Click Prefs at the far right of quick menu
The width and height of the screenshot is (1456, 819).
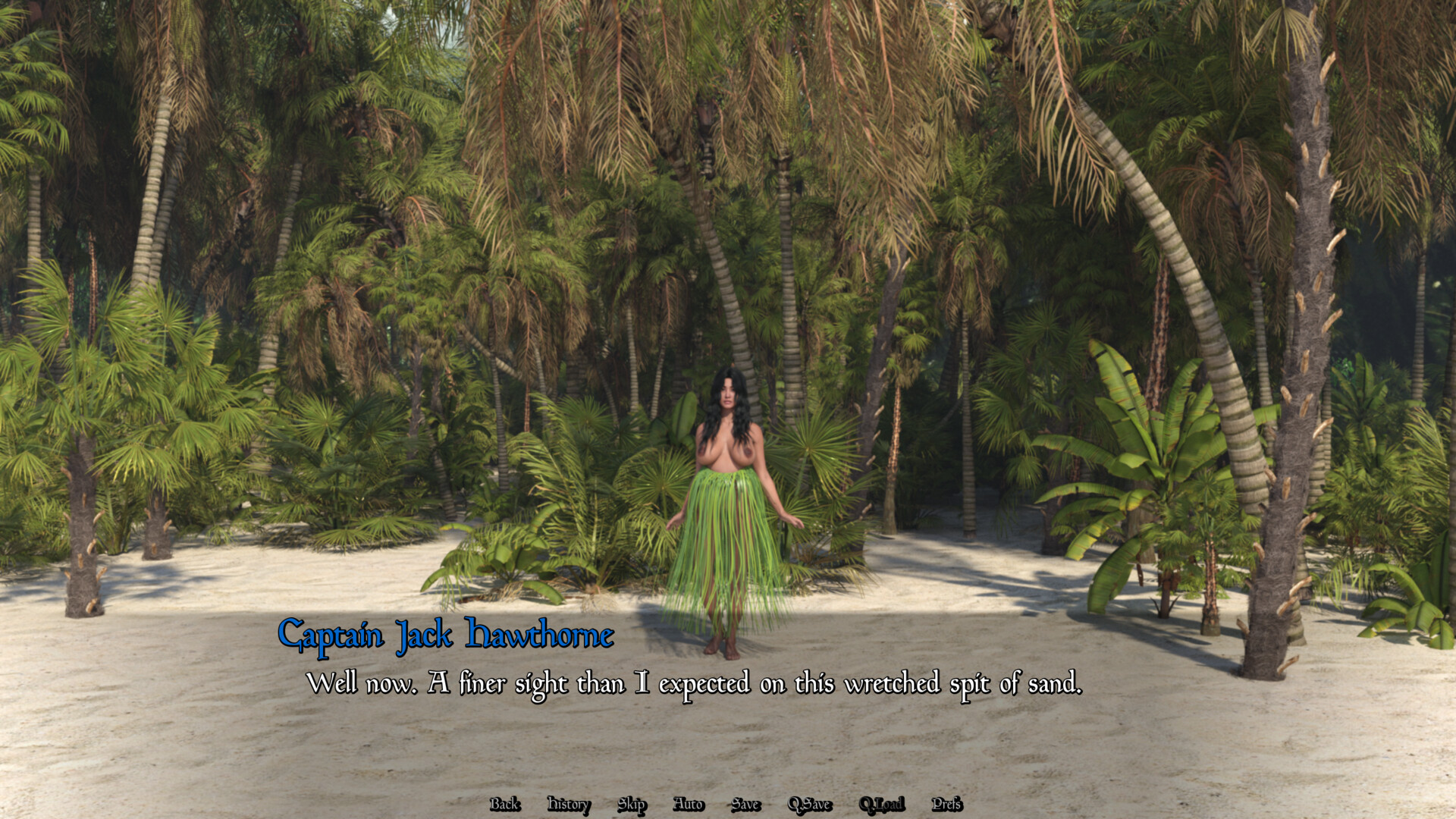946,804
